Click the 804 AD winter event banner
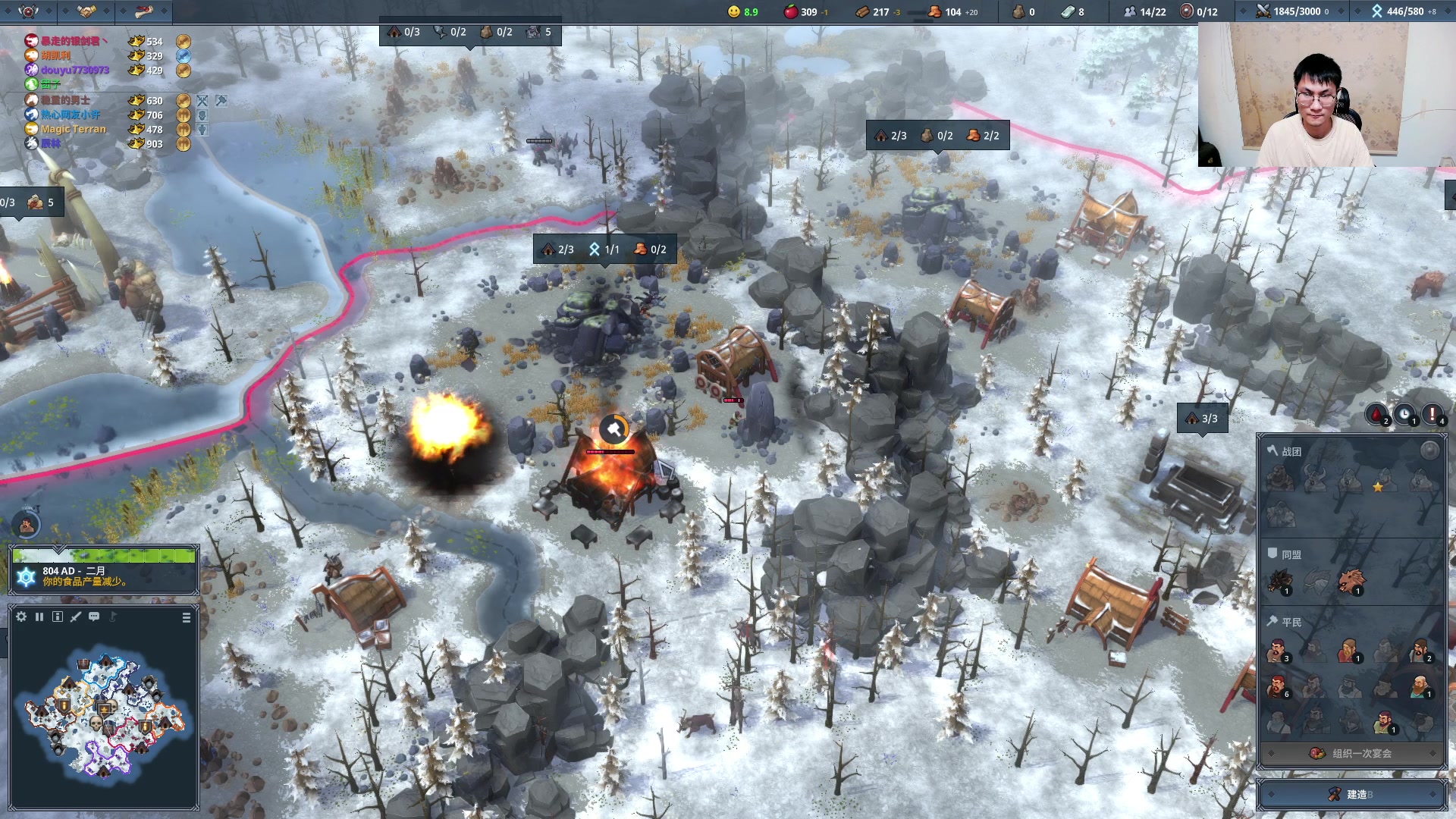The height and width of the screenshot is (819, 1456). click(x=104, y=576)
